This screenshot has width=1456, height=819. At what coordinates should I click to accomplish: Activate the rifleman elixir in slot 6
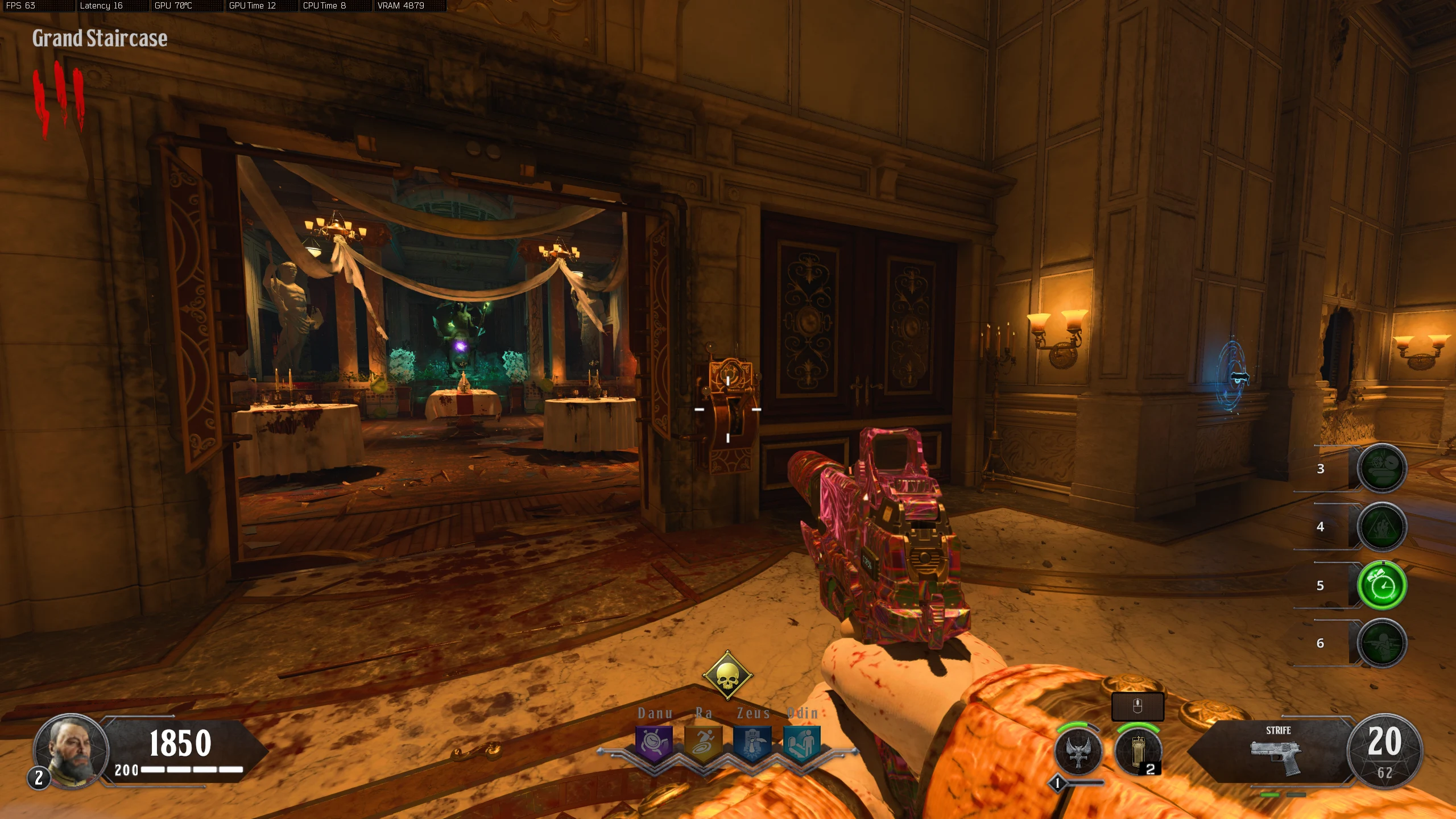pos(1381,643)
